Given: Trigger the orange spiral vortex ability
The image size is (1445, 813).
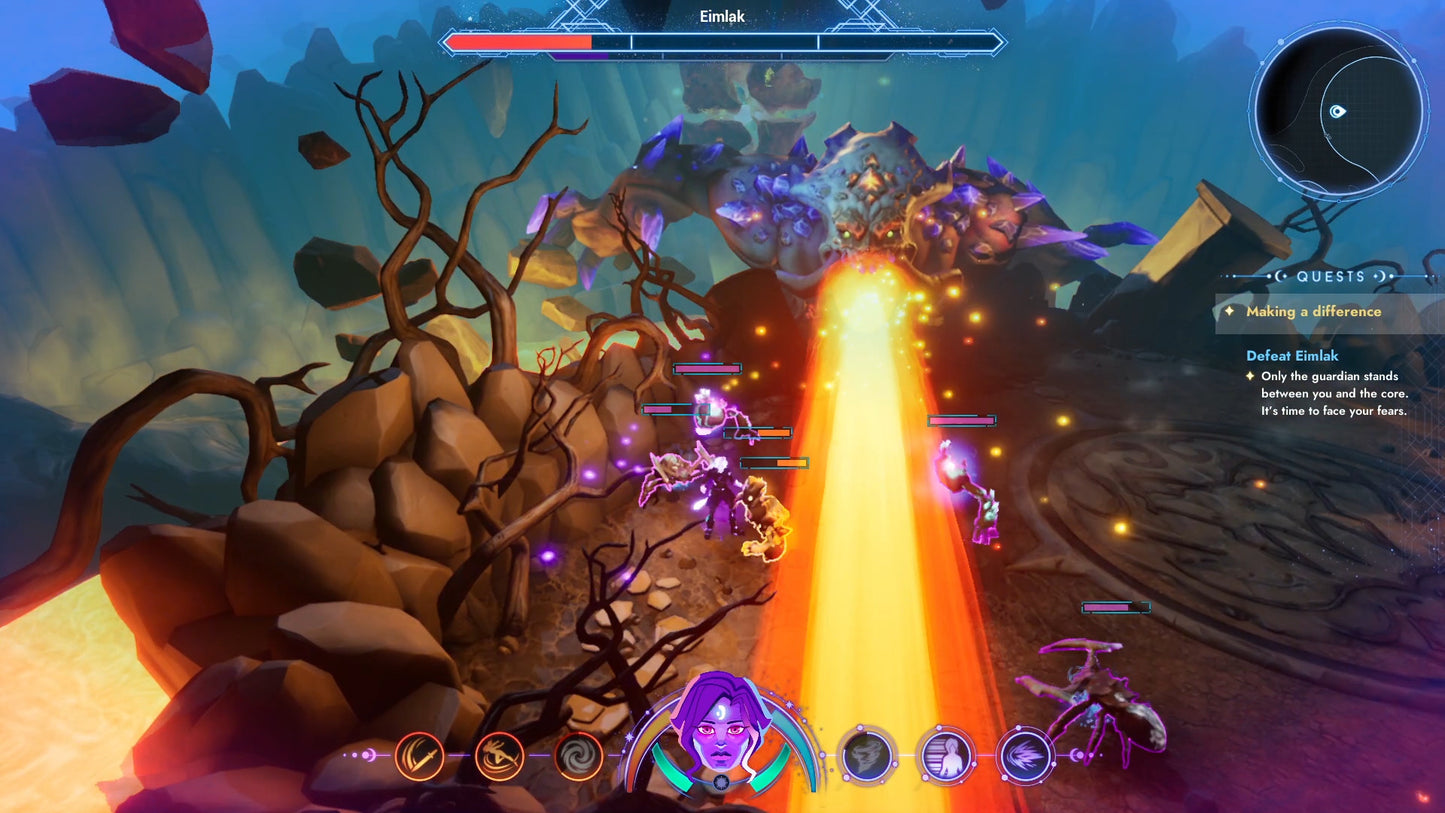Looking at the screenshot, I should click(578, 755).
